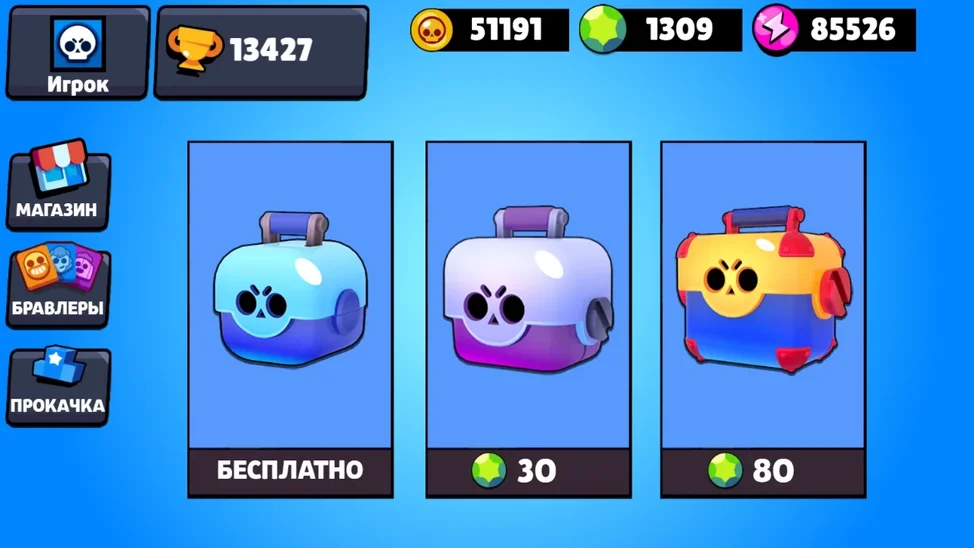Screen dimensions: 974x548
Task: Select the purple Big Box card
Action: (x=528, y=295)
